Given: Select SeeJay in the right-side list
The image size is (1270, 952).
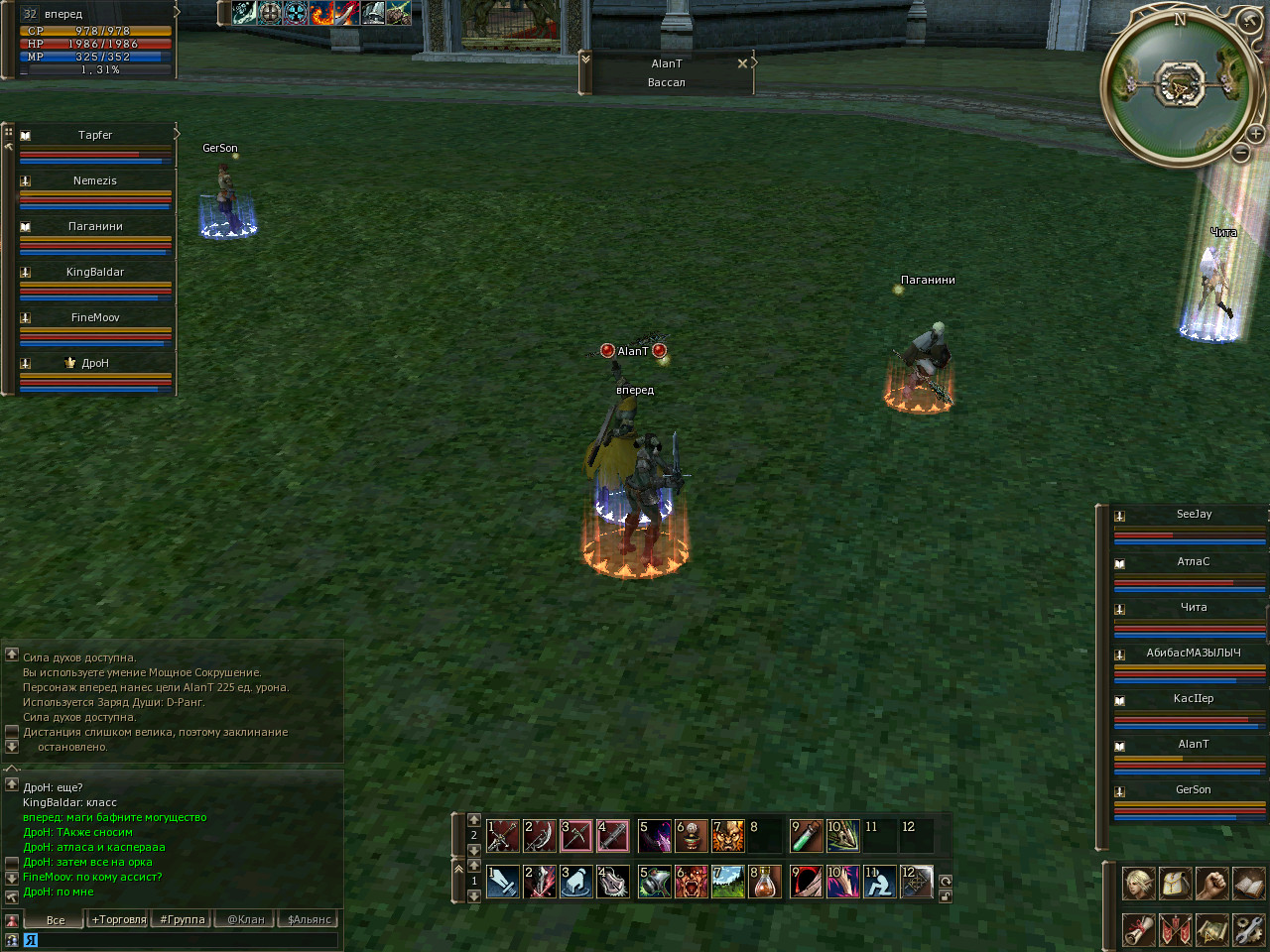Looking at the screenshot, I should 1194,515.
